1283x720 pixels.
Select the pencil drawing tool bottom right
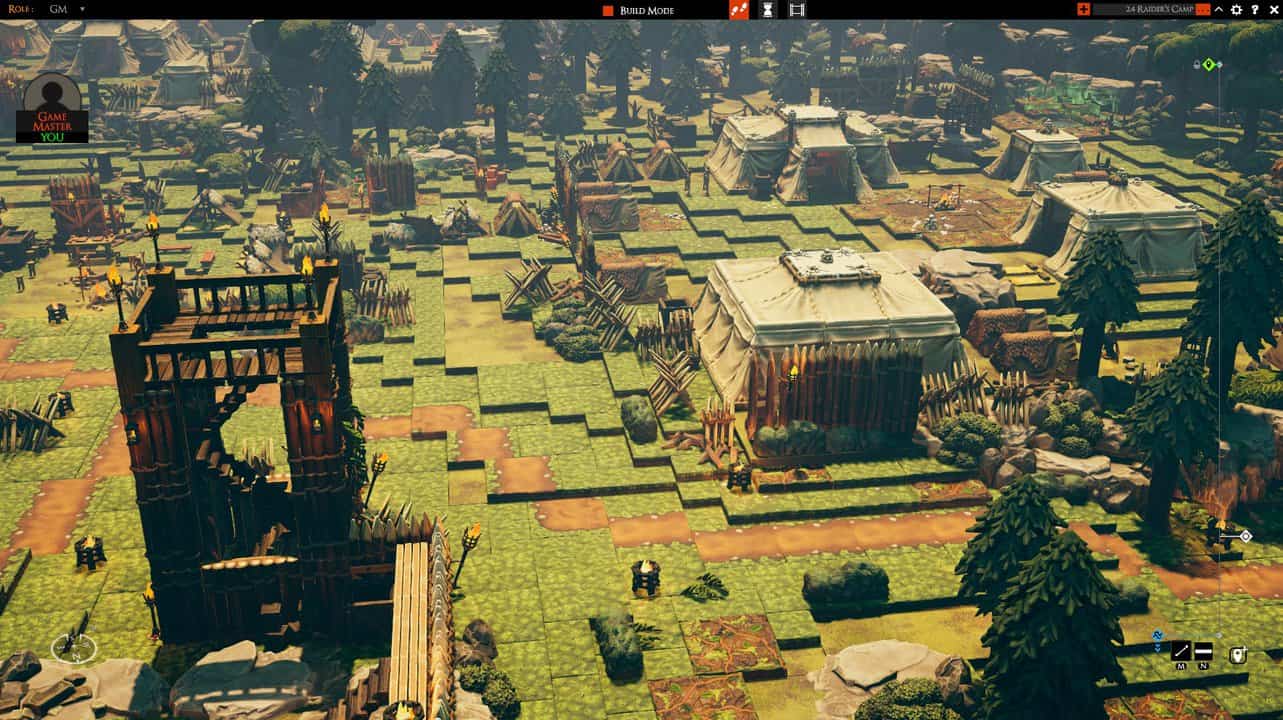pyautogui.click(x=1181, y=651)
